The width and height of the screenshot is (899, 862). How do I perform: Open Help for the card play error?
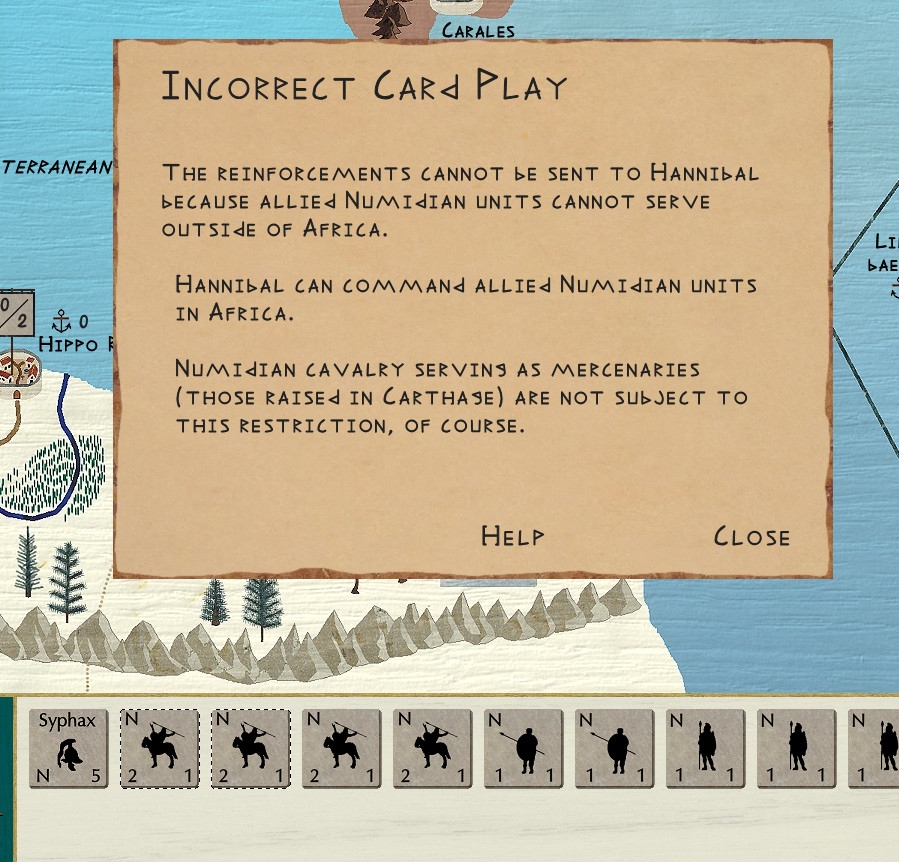point(512,536)
